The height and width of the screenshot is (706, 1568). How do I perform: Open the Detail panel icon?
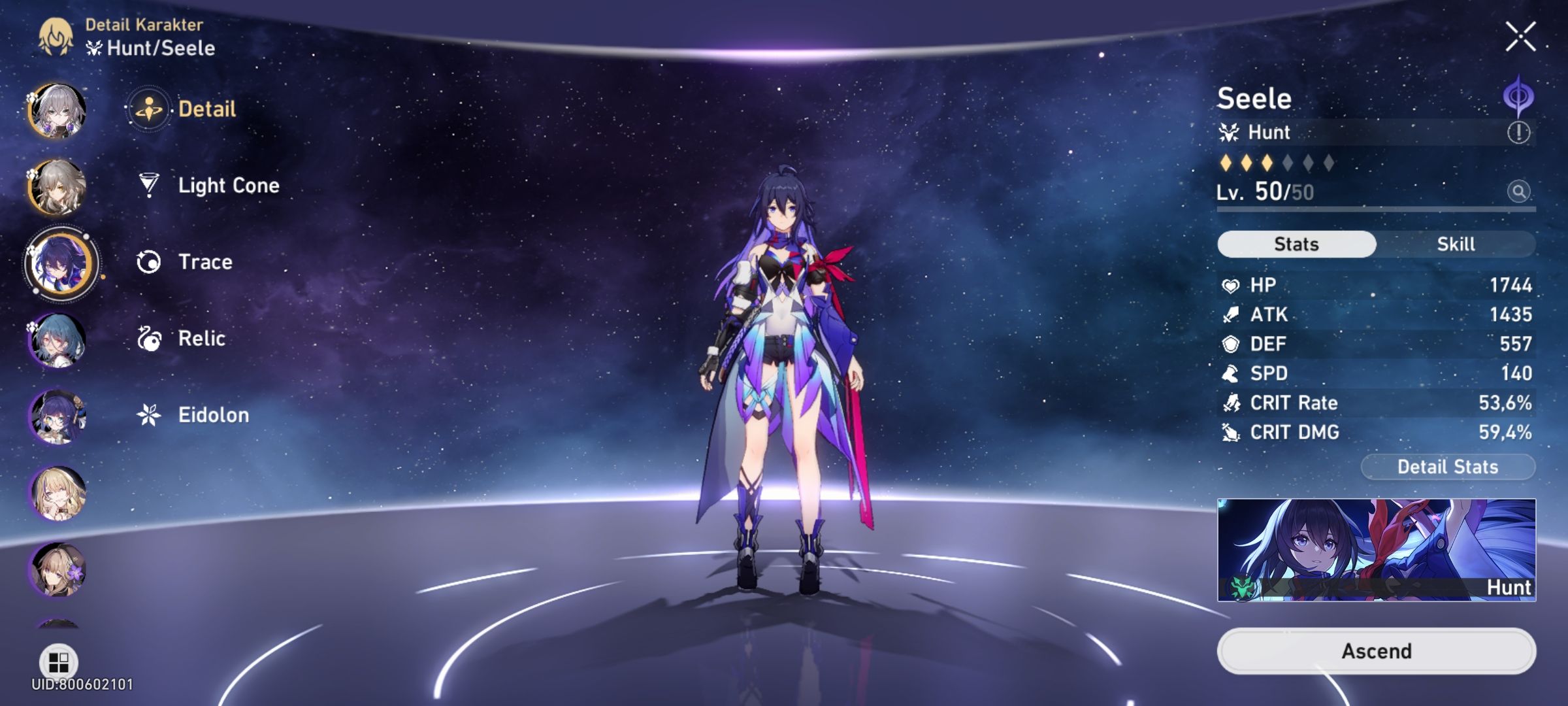(150, 109)
